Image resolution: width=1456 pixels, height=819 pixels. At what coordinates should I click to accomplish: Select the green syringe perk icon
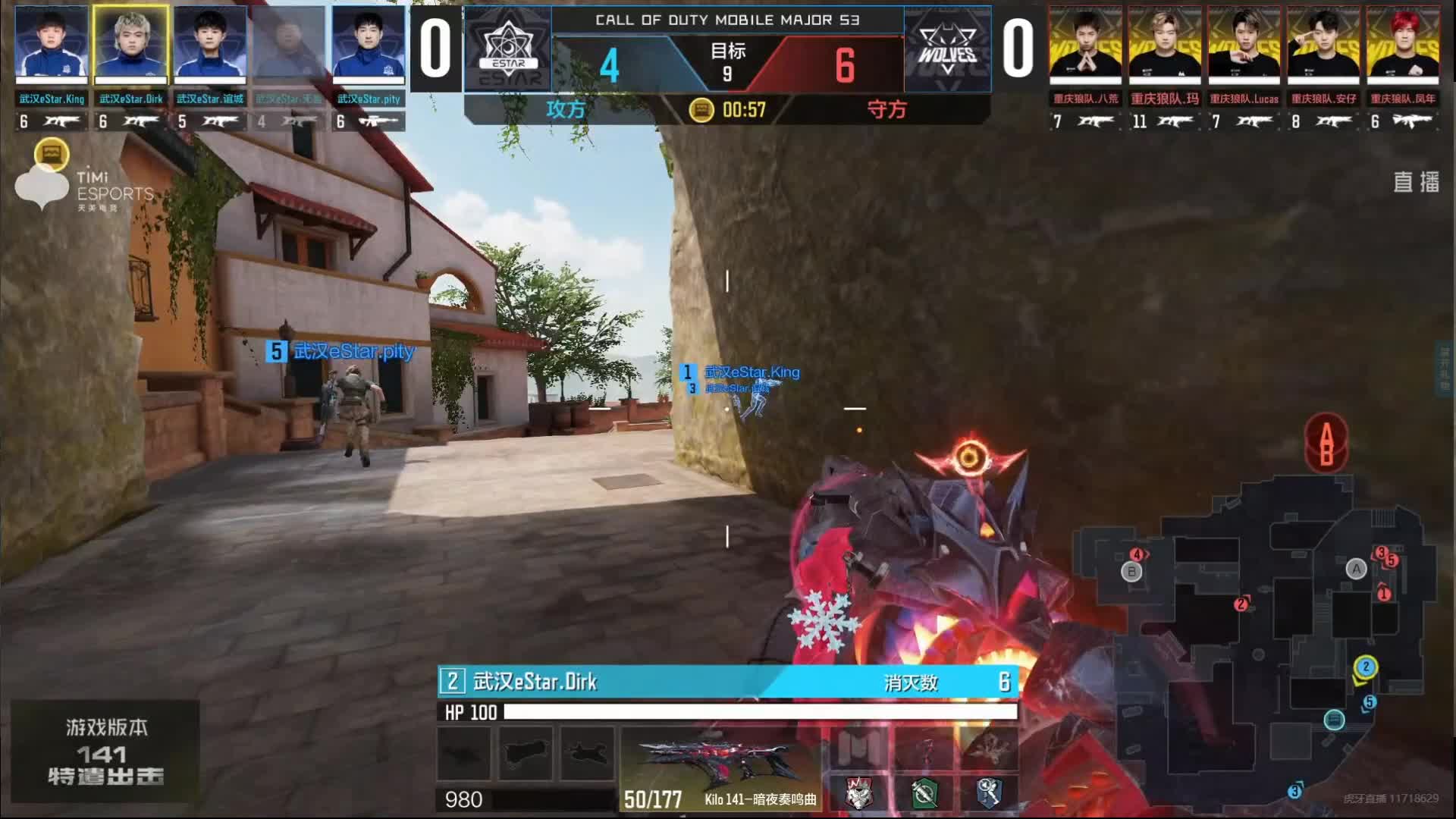click(924, 793)
